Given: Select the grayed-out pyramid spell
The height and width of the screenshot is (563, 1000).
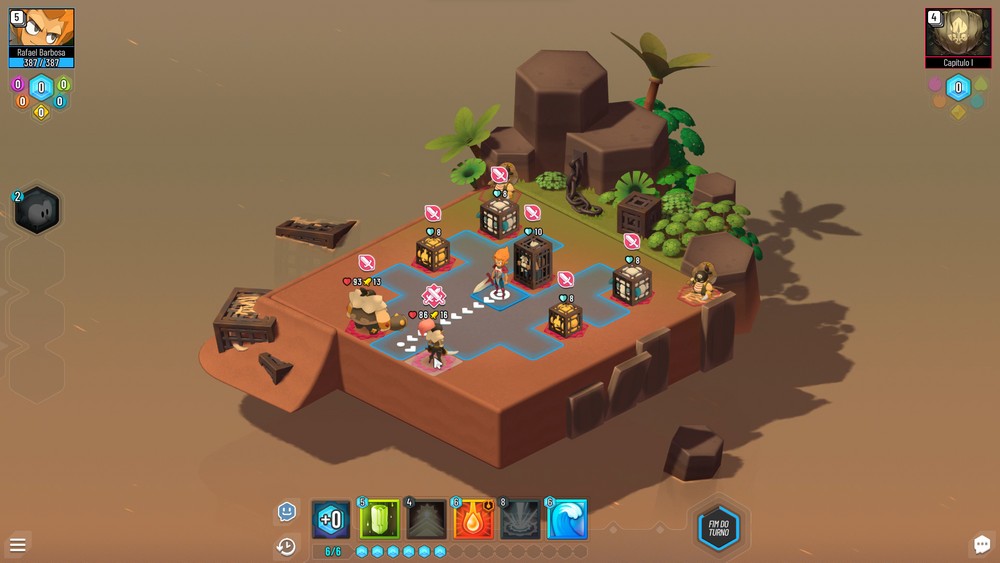Looking at the screenshot, I should tap(426, 520).
